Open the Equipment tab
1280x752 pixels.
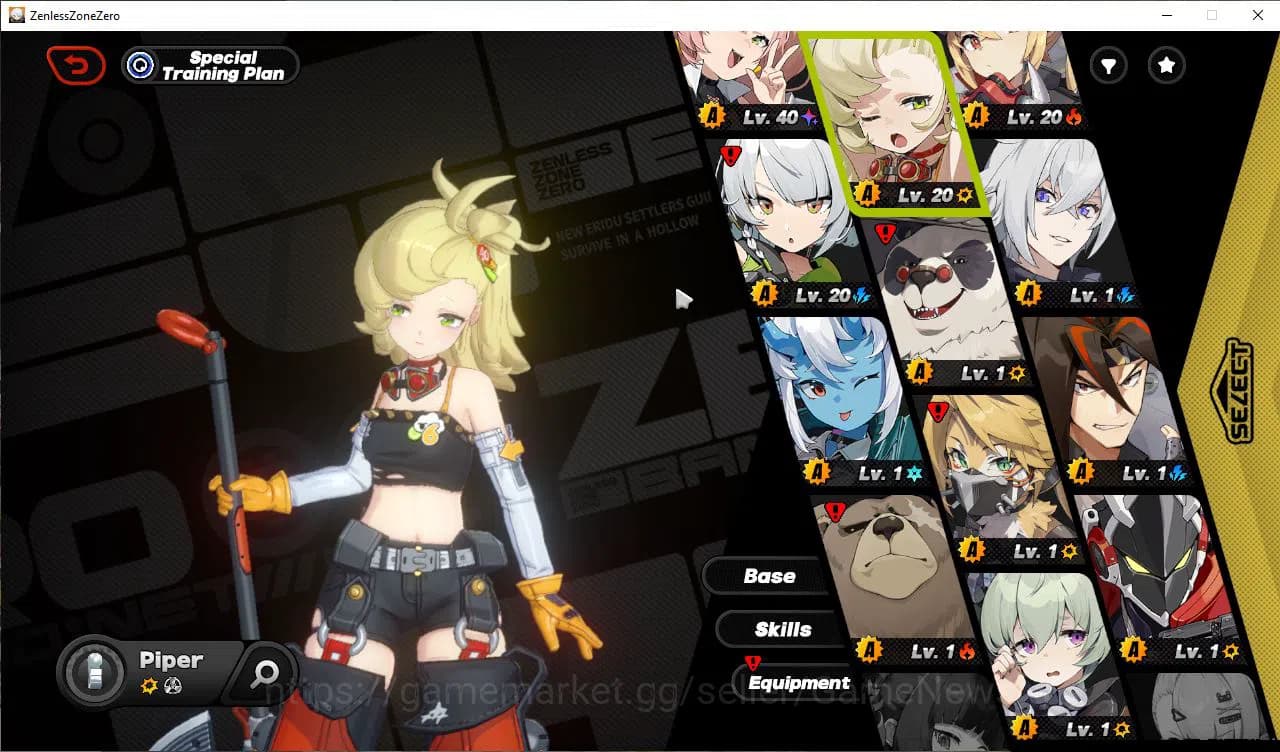tap(798, 682)
